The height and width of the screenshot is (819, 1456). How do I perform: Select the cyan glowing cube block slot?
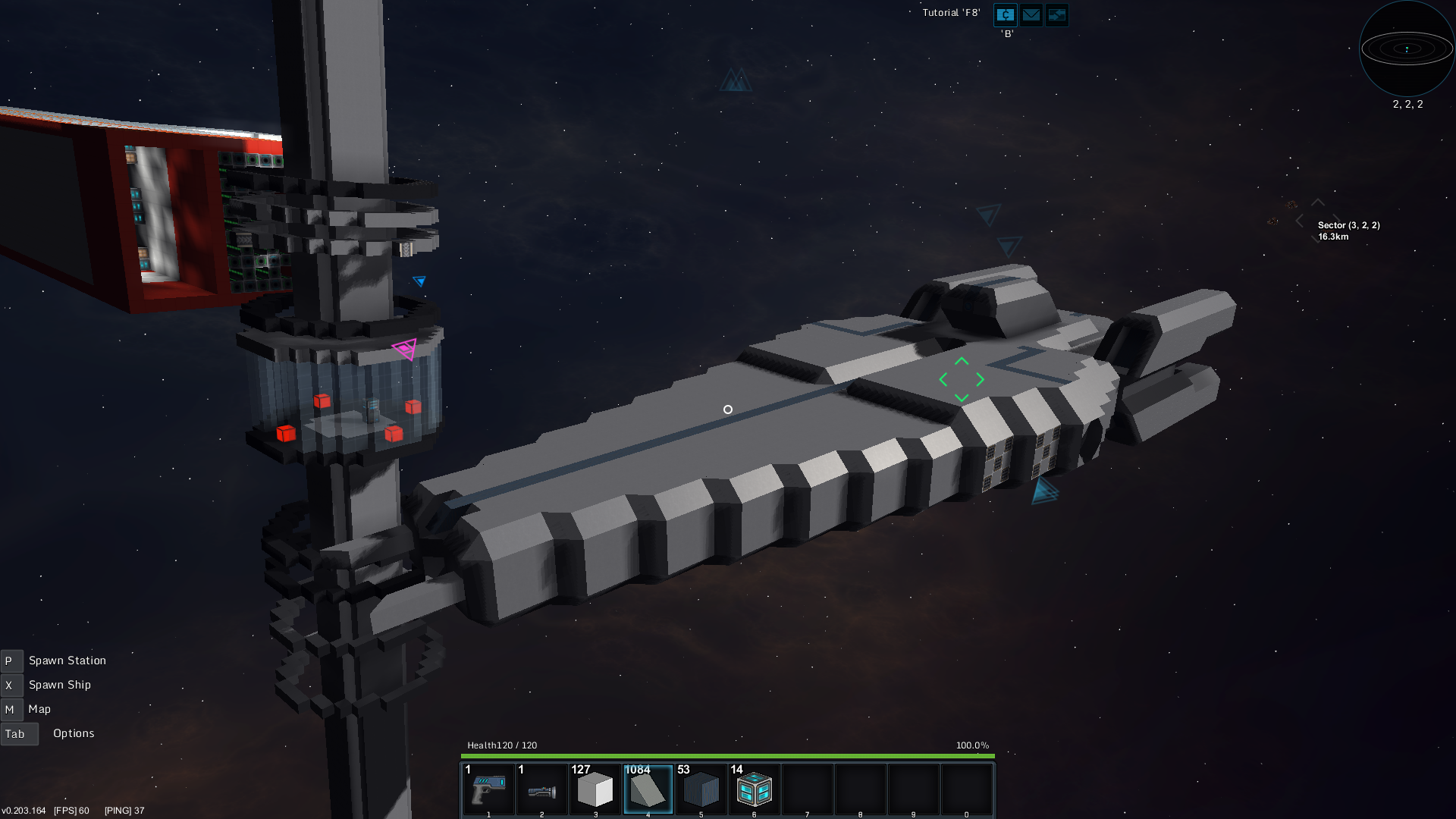coord(755,789)
